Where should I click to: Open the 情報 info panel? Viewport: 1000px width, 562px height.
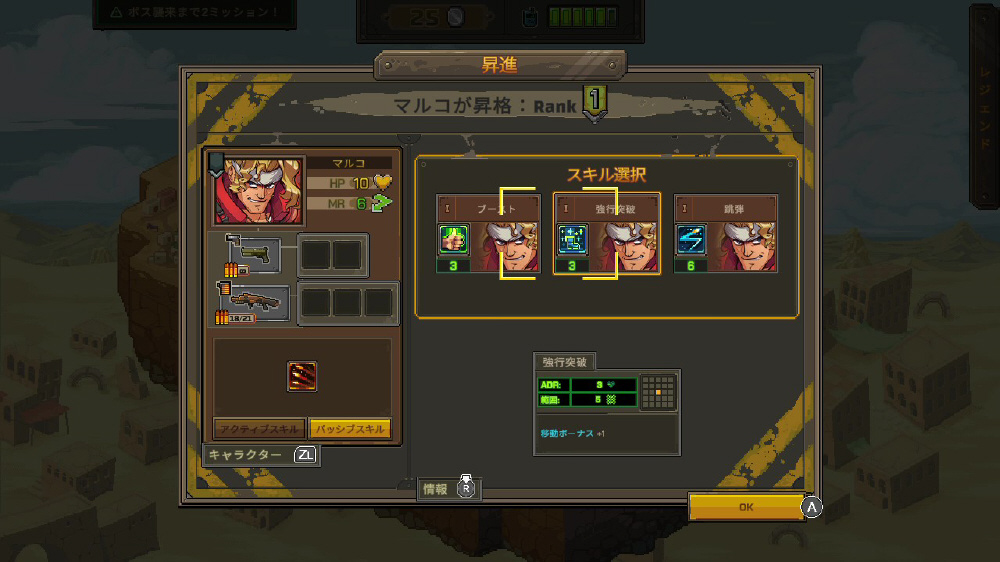448,489
